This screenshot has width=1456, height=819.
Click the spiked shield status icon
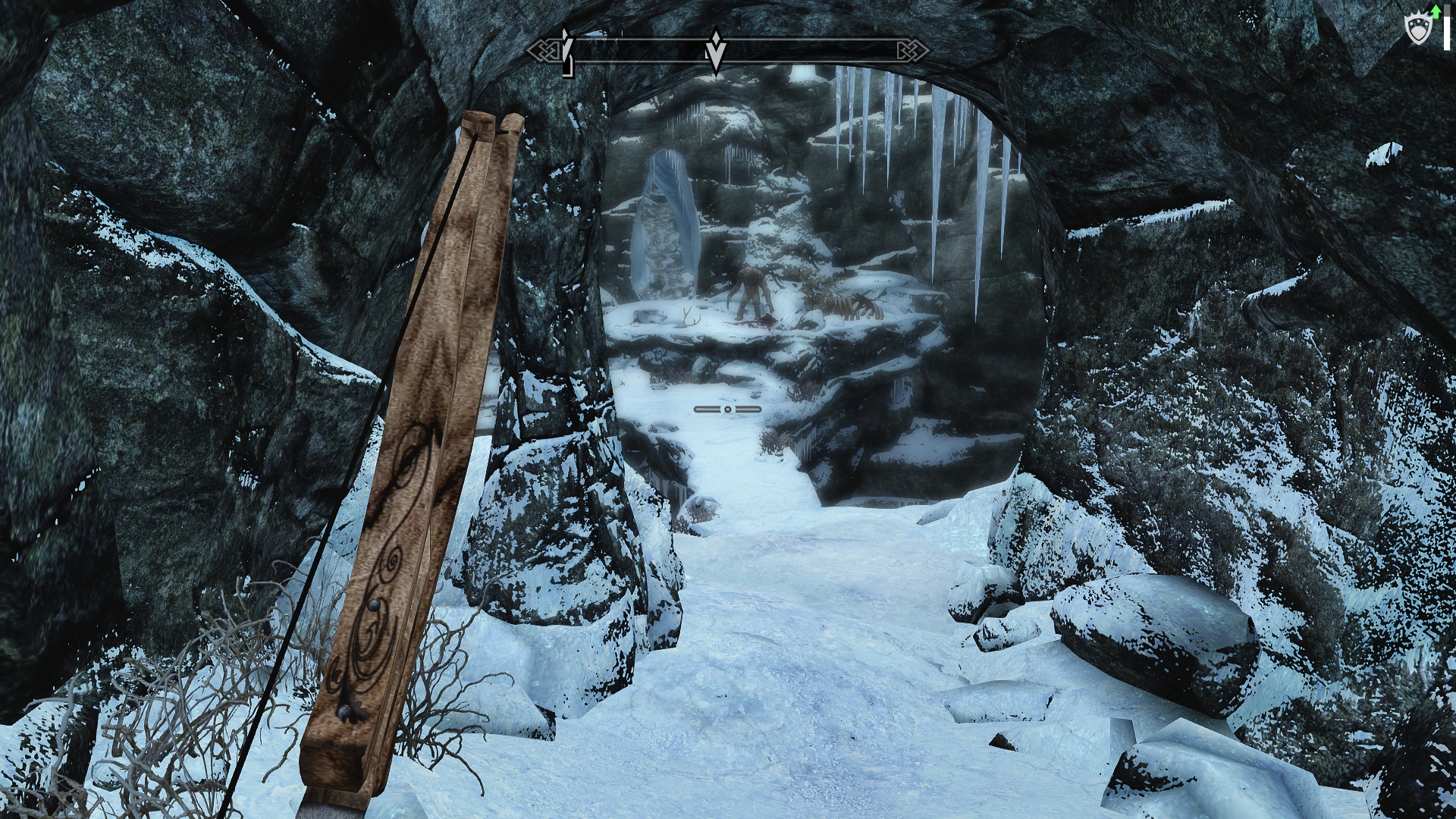[x=1417, y=30]
